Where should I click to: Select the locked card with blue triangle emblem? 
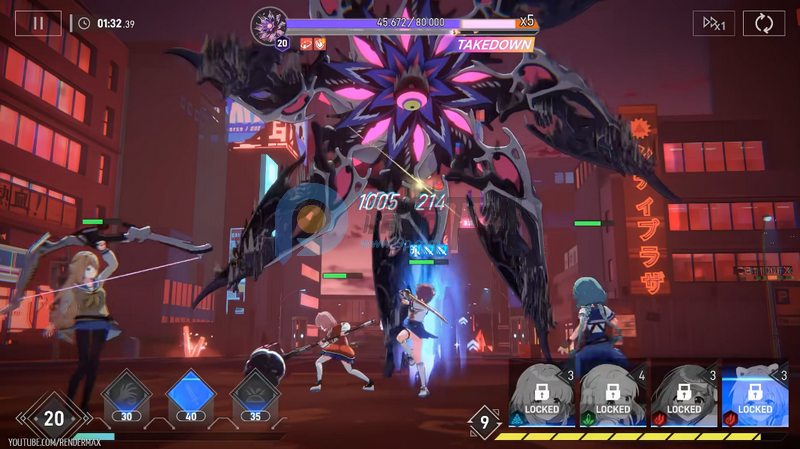542,397
